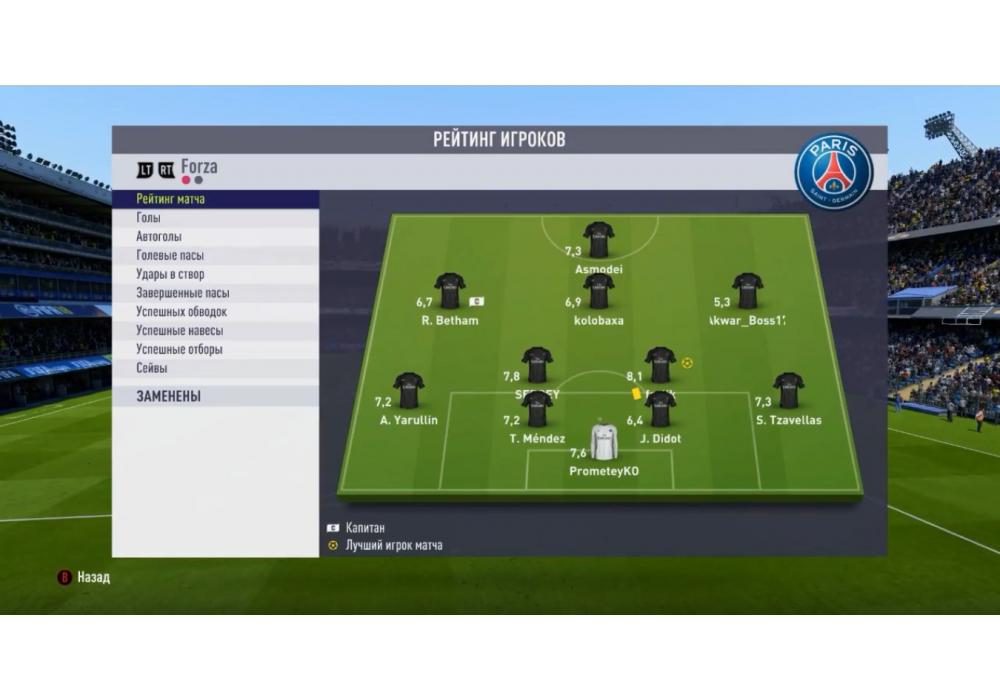Select defender S. Tzavellas on the pitch
The image size is (1000, 700).
(789, 390)
